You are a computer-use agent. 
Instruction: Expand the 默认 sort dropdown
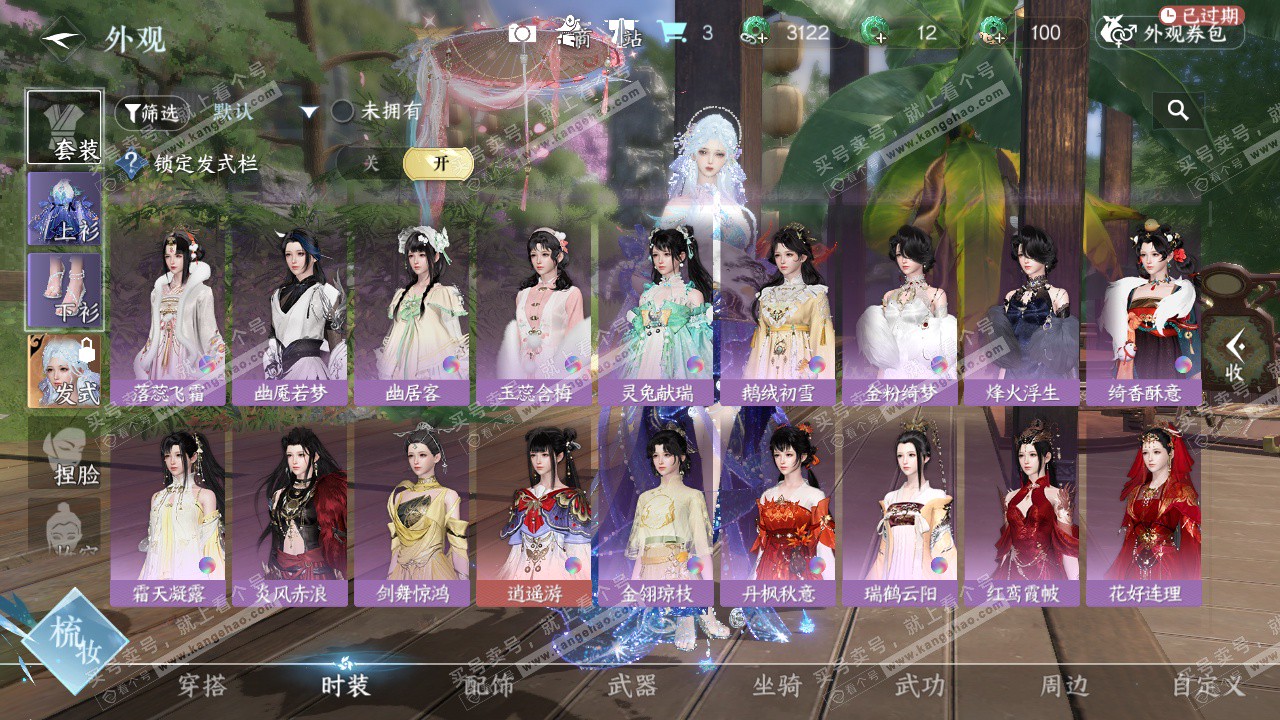point(309,112)
